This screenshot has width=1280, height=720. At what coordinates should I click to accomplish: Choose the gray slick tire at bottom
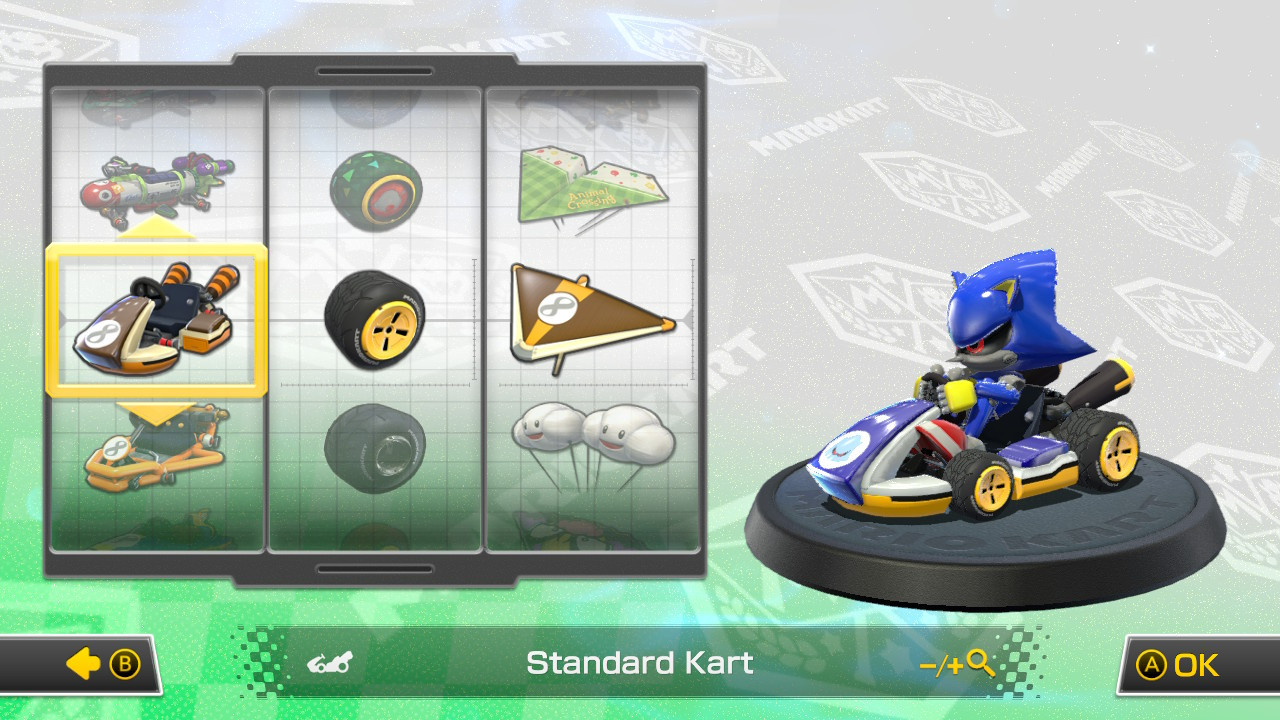(377, 450)
